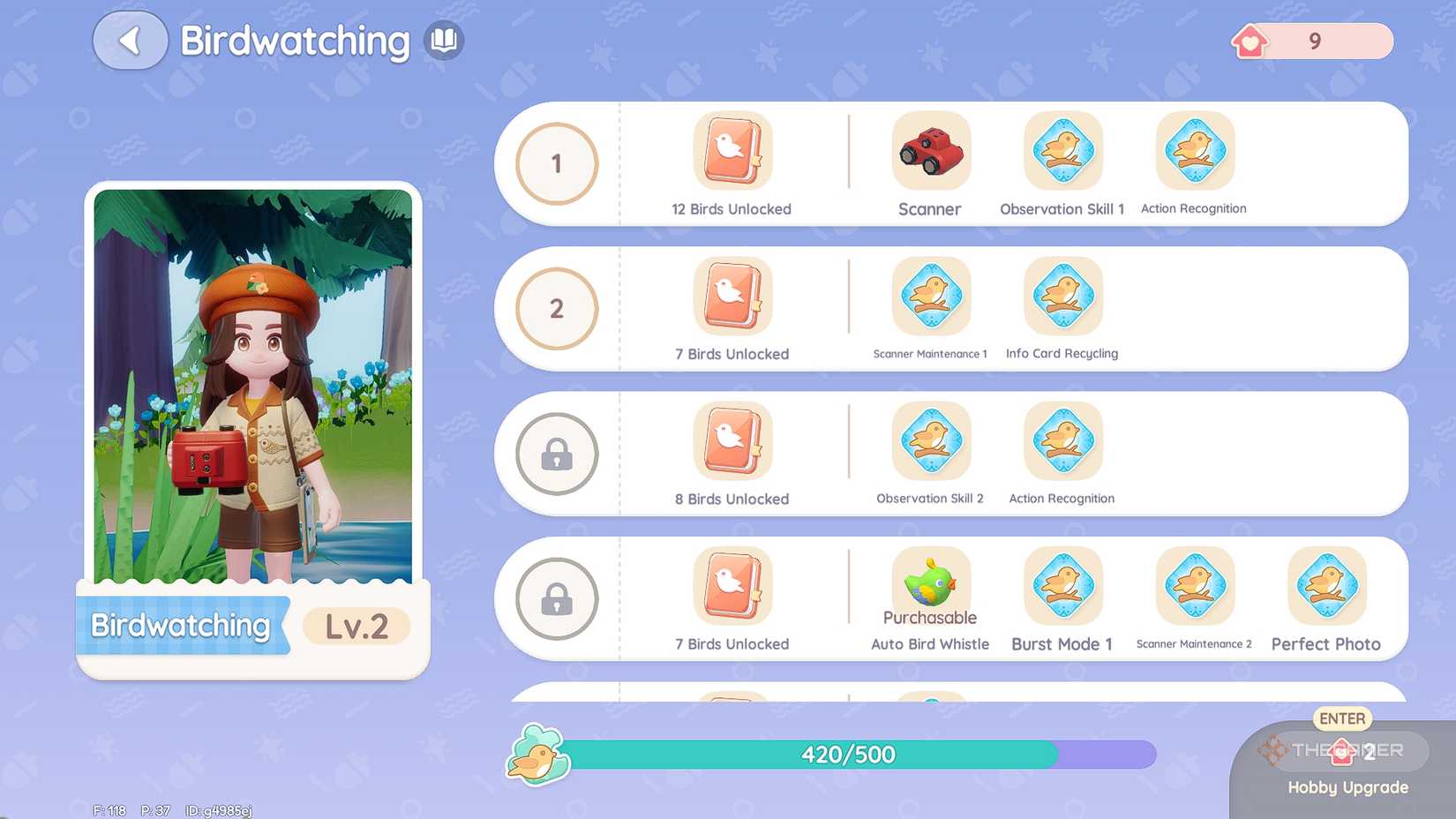Click the bird icon beside the progress bar

tap(540, 755)
